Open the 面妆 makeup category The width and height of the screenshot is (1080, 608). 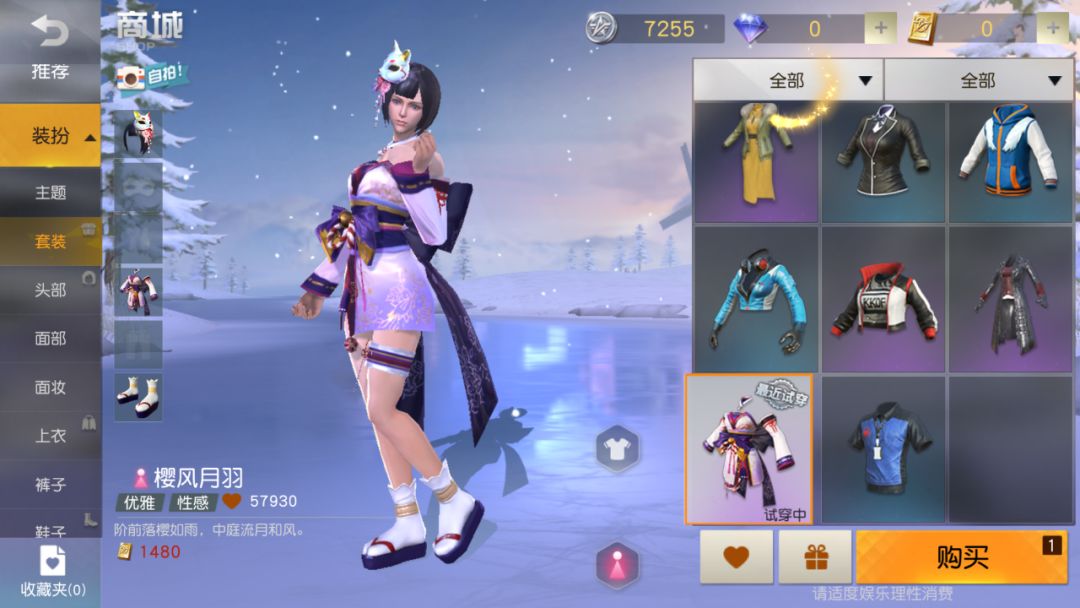coord(50,387)
